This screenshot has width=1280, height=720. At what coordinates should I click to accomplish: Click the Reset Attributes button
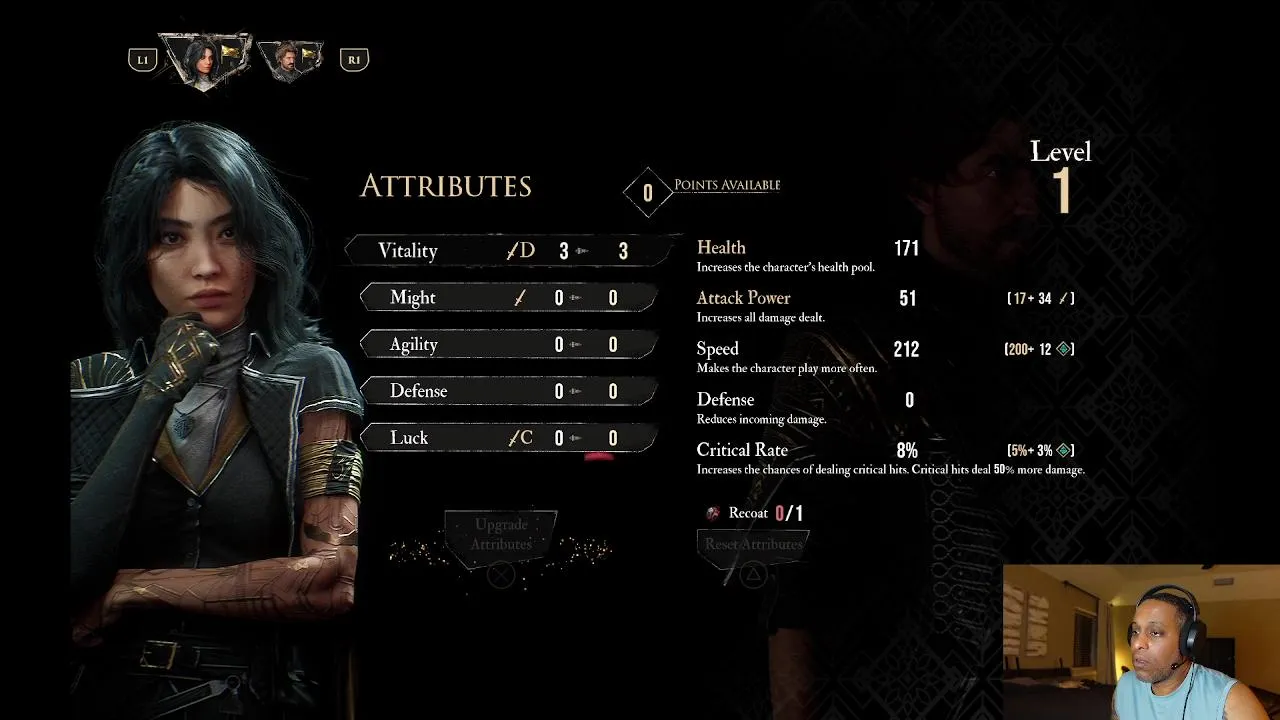coord(753,544)
